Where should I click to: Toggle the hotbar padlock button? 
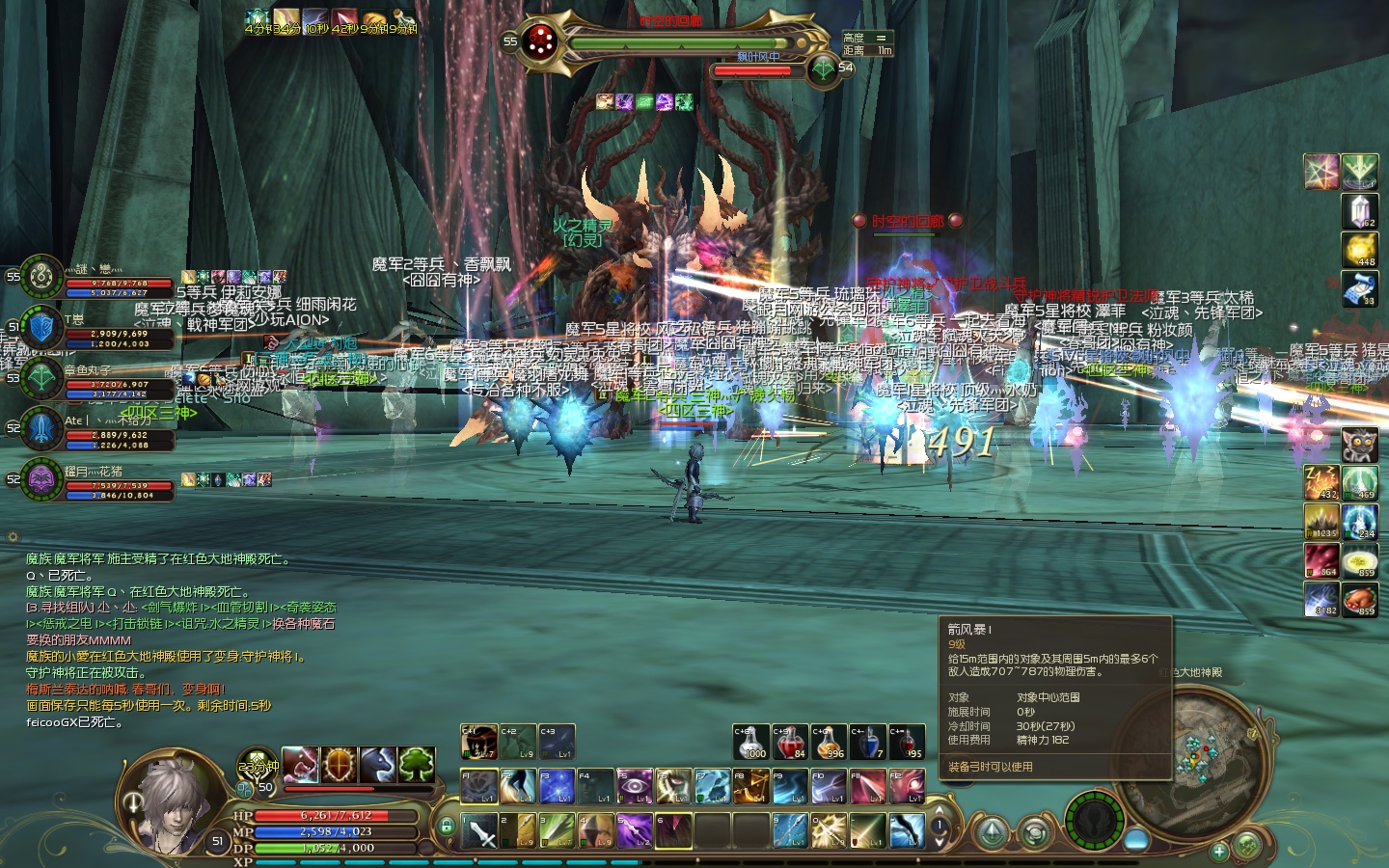[x=446, y=827]
